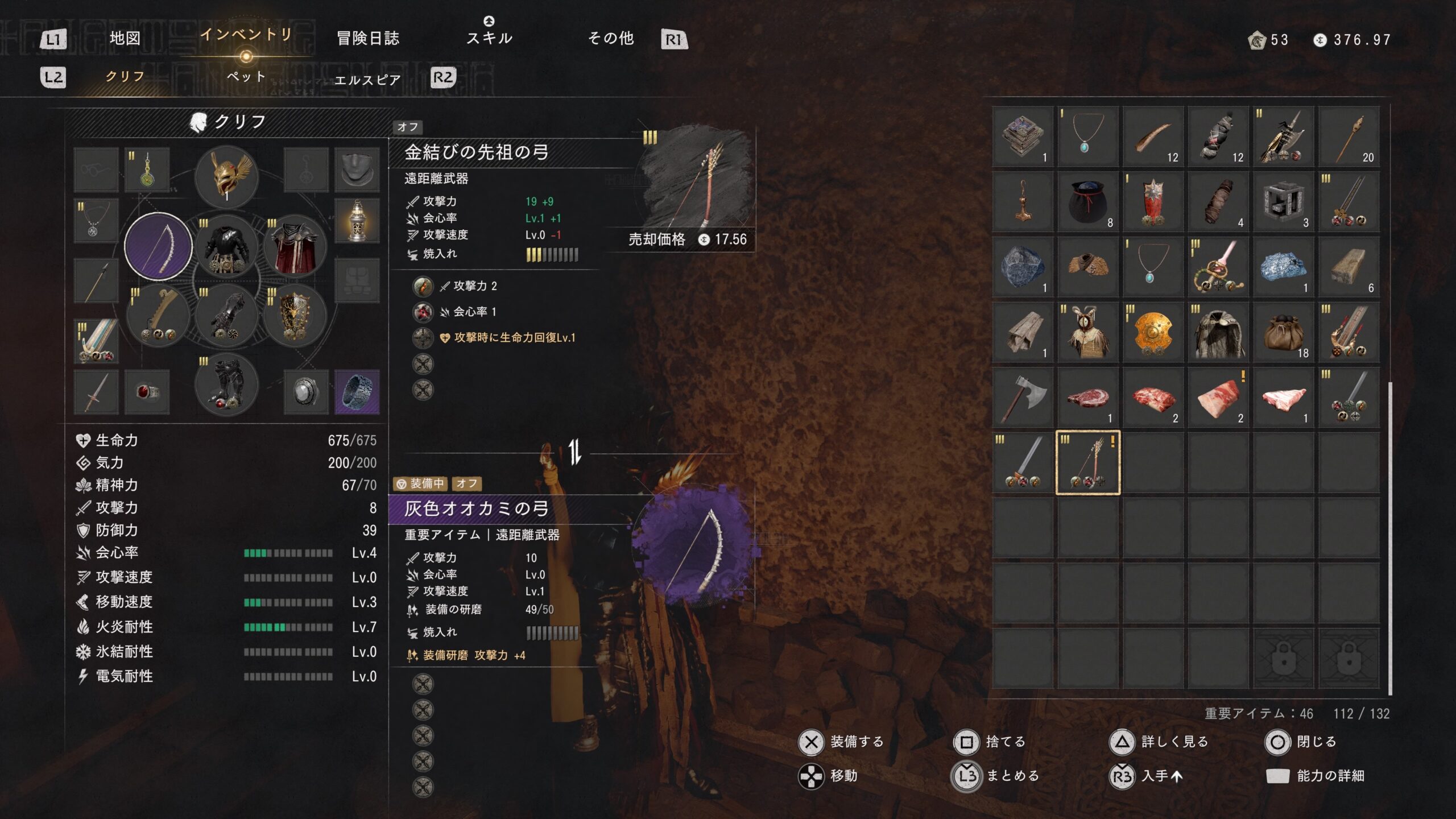Open the 地図 map tab
The width and height of the screenshot is (1456, 819).
(x=125, y=38)
